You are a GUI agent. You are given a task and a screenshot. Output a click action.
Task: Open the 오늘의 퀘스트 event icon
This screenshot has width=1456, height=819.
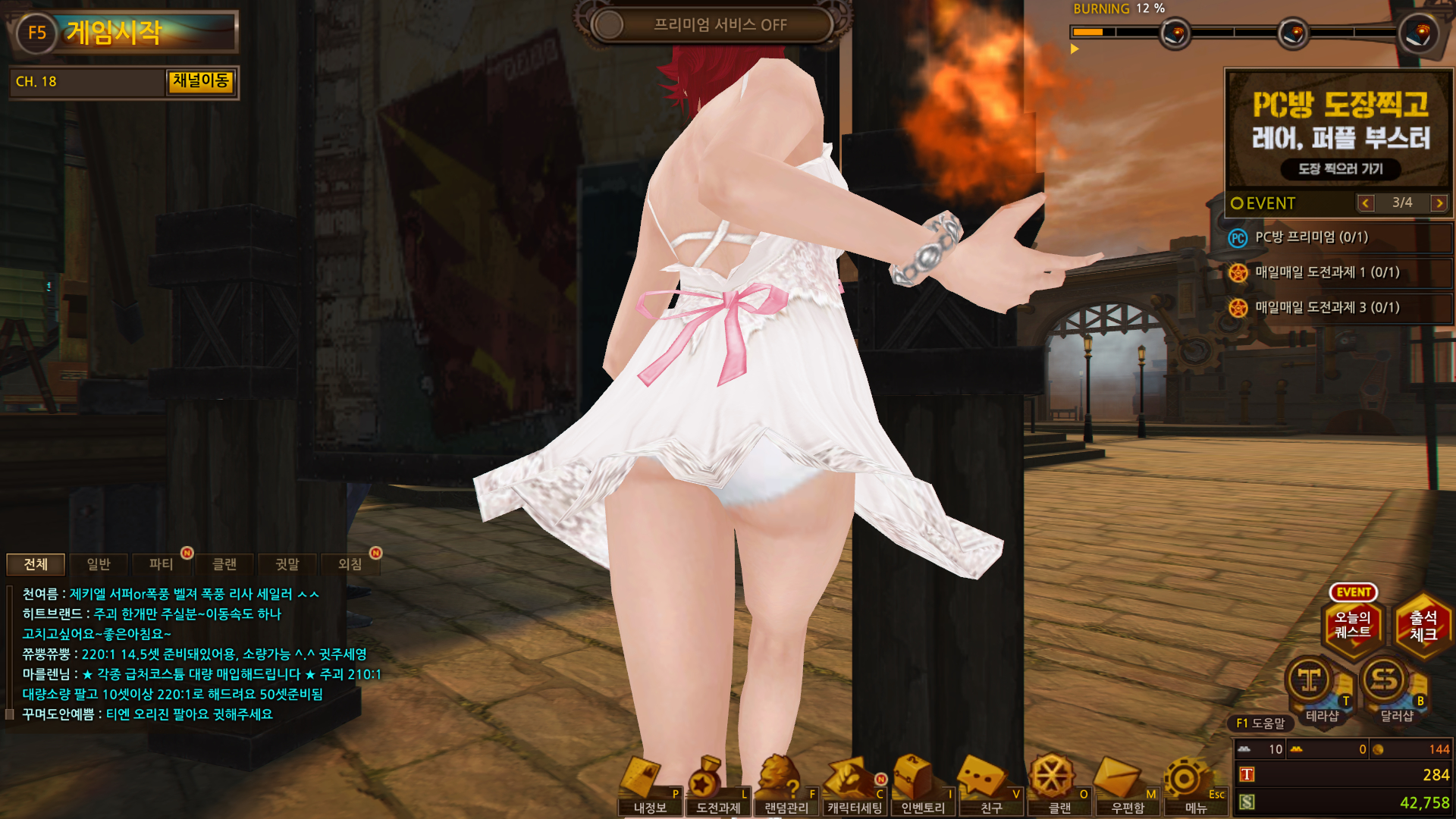click(1353, 625)
